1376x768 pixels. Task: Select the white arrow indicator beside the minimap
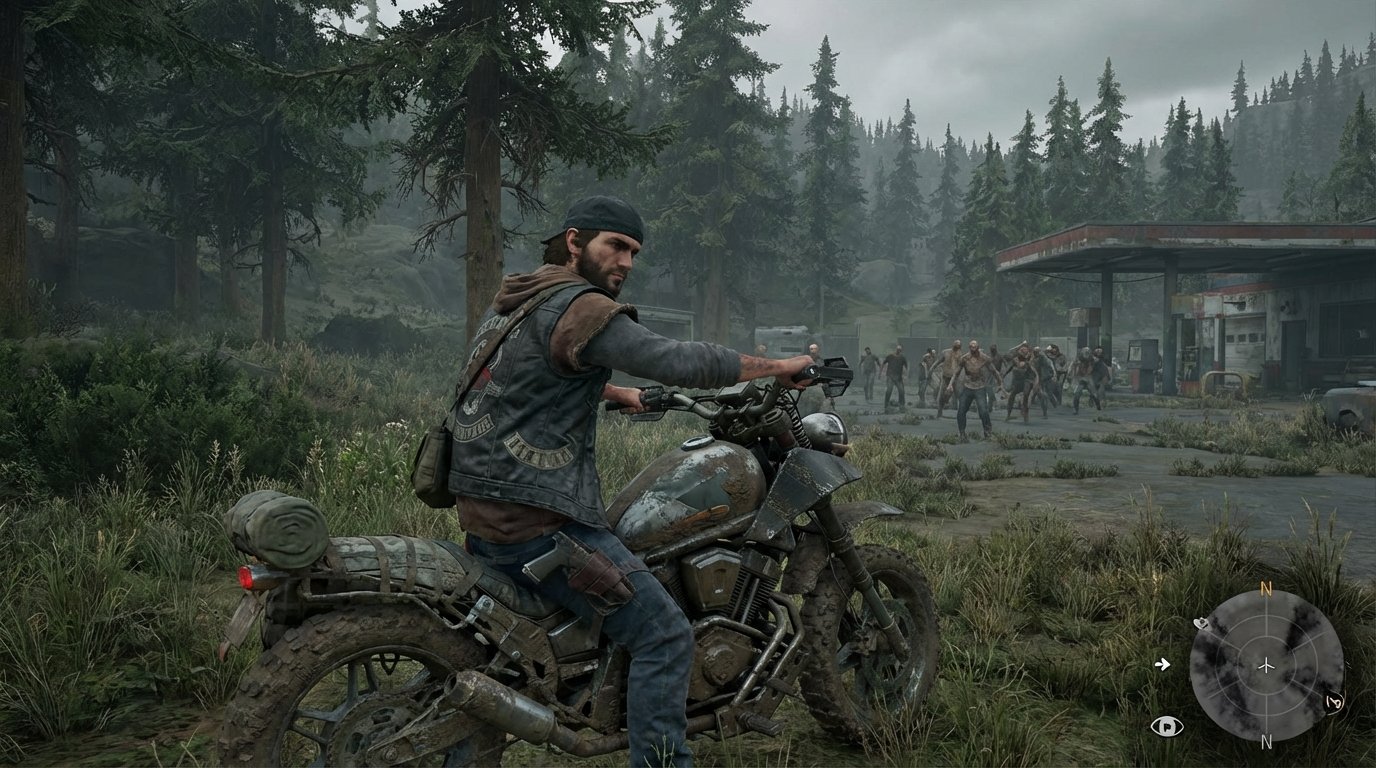[x=1164, y=665]
